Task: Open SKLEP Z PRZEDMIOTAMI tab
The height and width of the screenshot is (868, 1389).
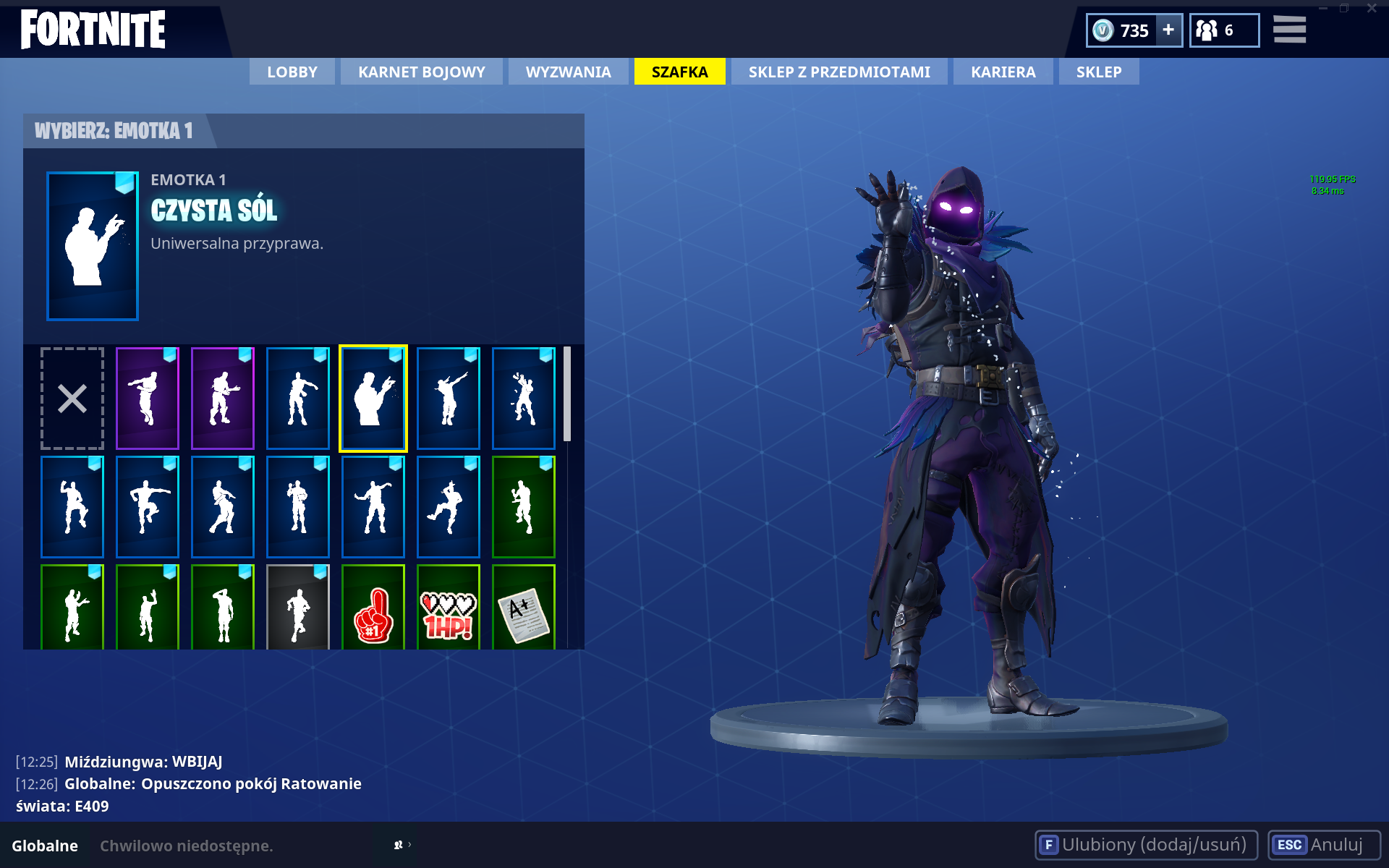Action: coord(839,72)
